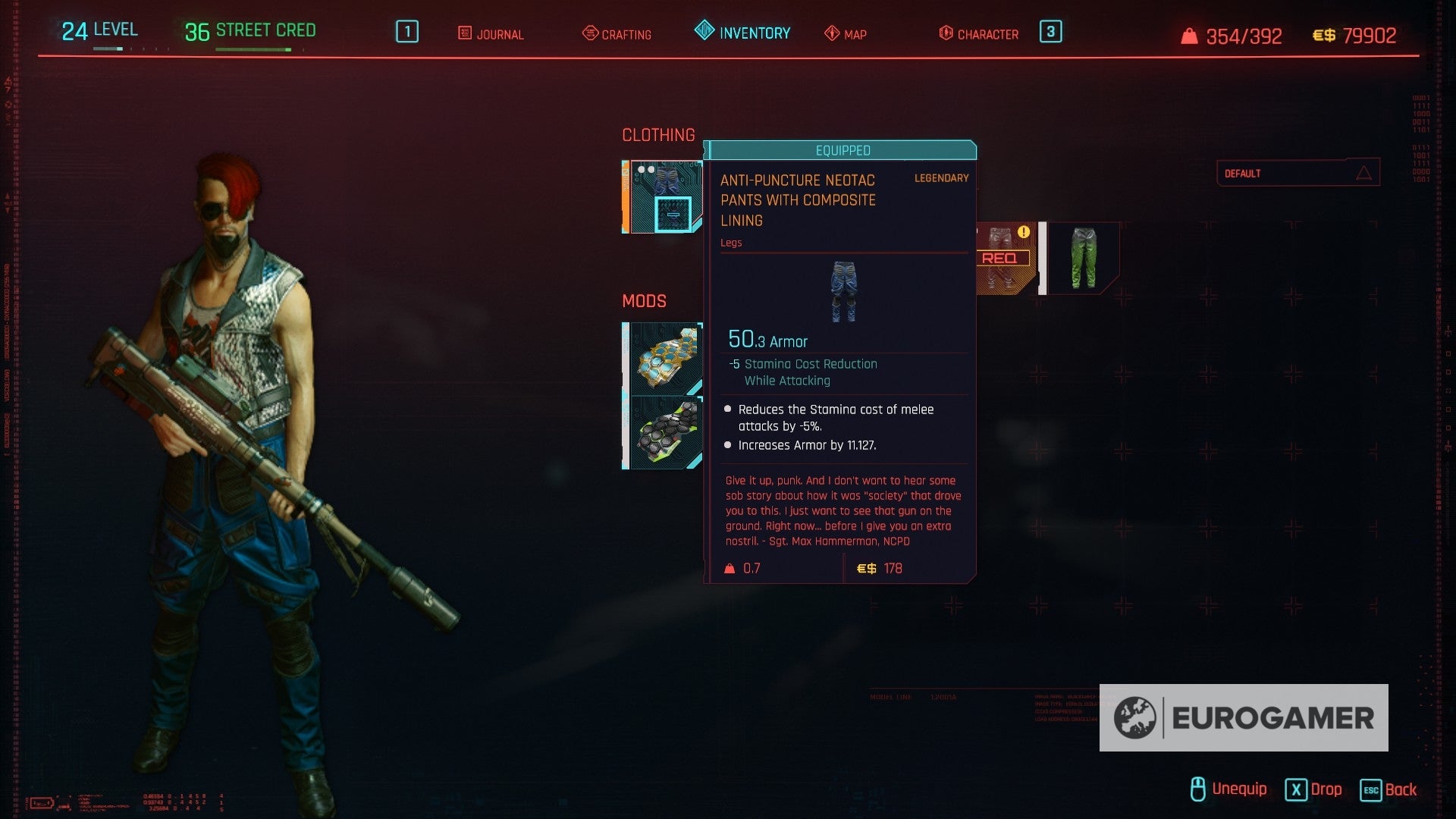Switch to the Map menu tab
The height and width of the screenshot is (819, 1456).
(x=852, y=33)
